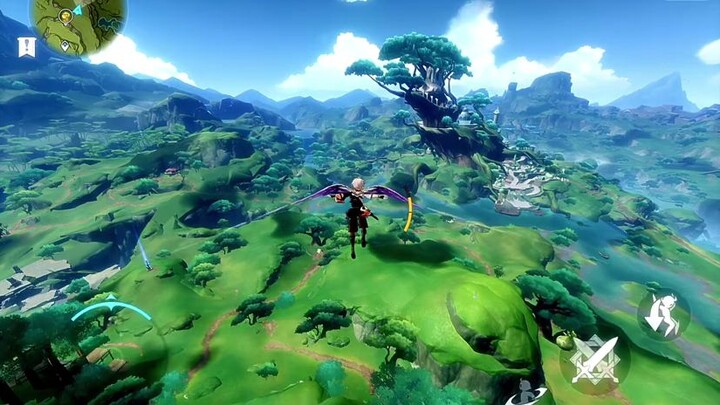The image size is (720, 405).
Task: Select the white waypoint pin on minimap
Action: click(x=65, y=45)
